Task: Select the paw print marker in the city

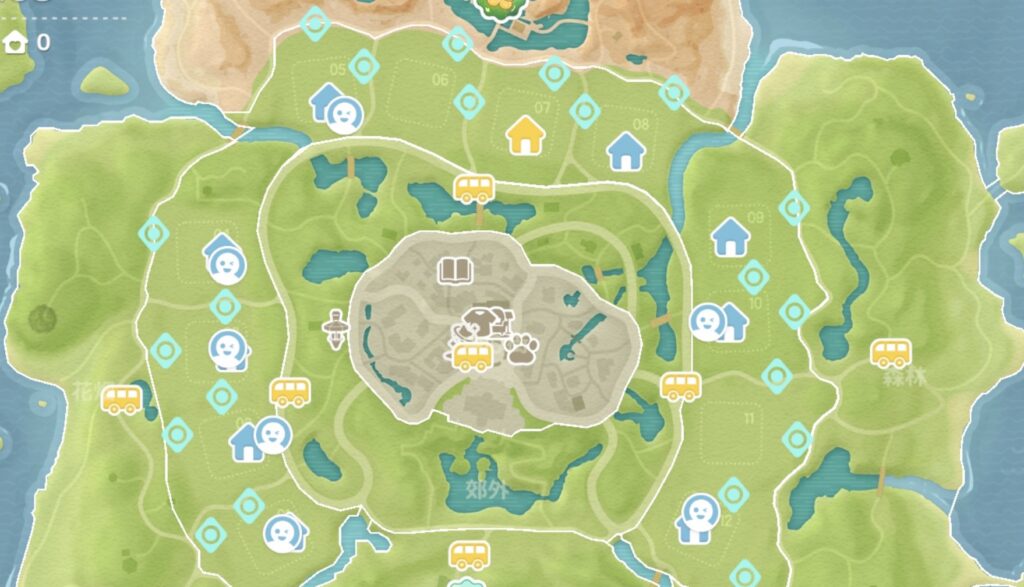Action: 521,350
